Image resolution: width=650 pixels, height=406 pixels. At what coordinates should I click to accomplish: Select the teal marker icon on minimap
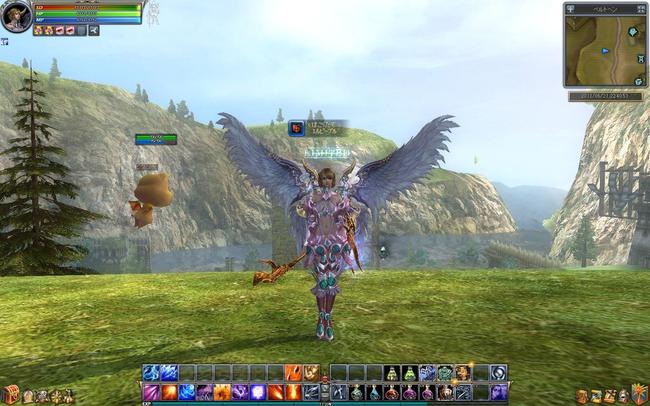coord(633,32)
